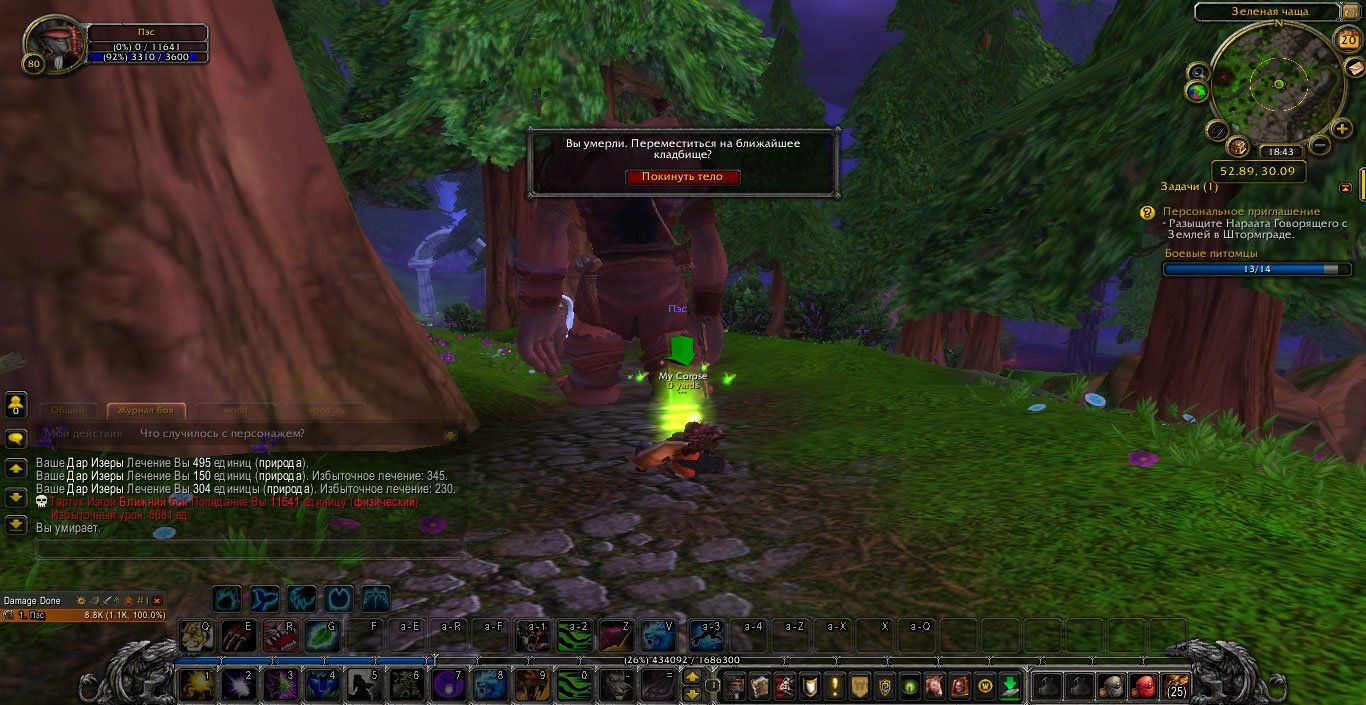Open the main backpack showing 25 slots
The width and height of the screenshot is (1366, 705).
click(1176, 686)
